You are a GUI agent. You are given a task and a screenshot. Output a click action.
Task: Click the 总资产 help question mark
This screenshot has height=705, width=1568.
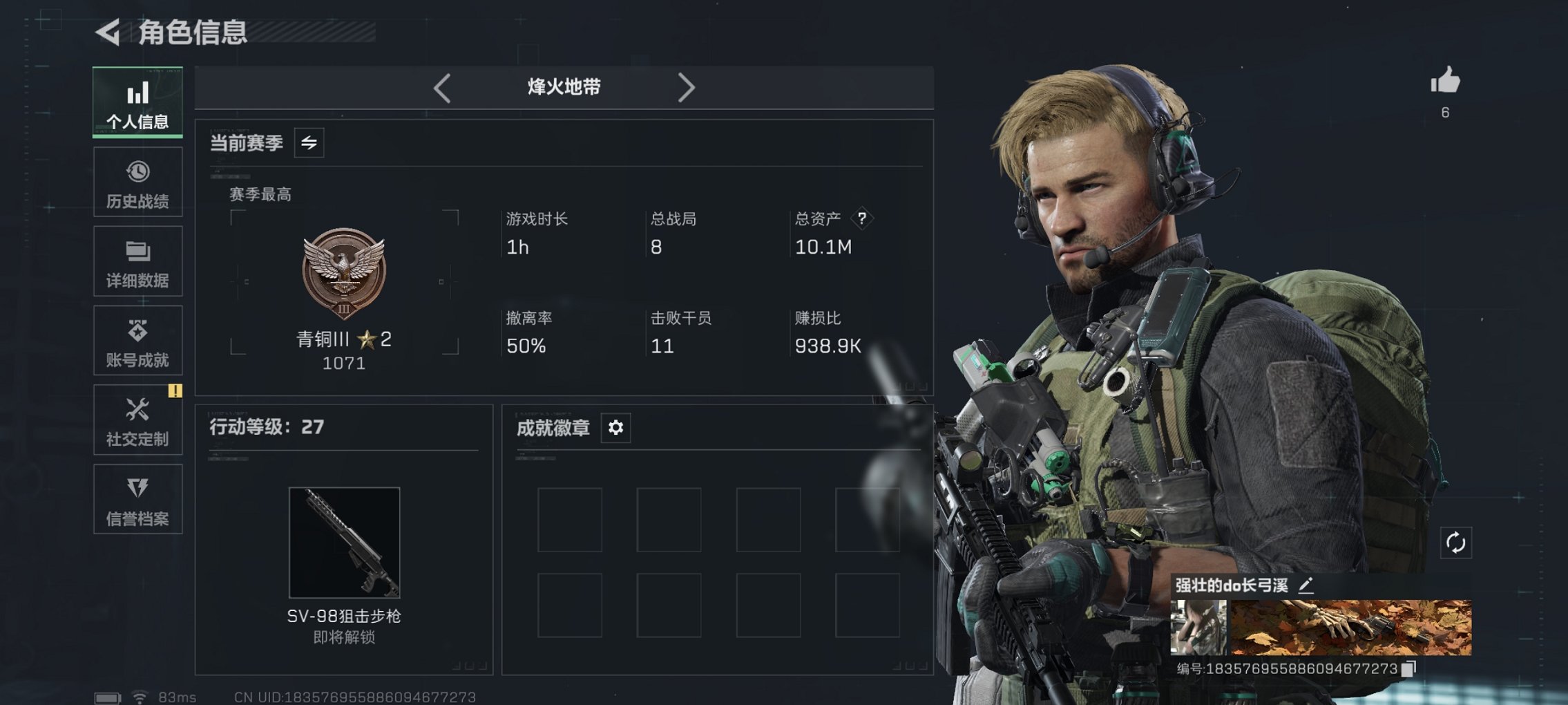pos(861,218)
